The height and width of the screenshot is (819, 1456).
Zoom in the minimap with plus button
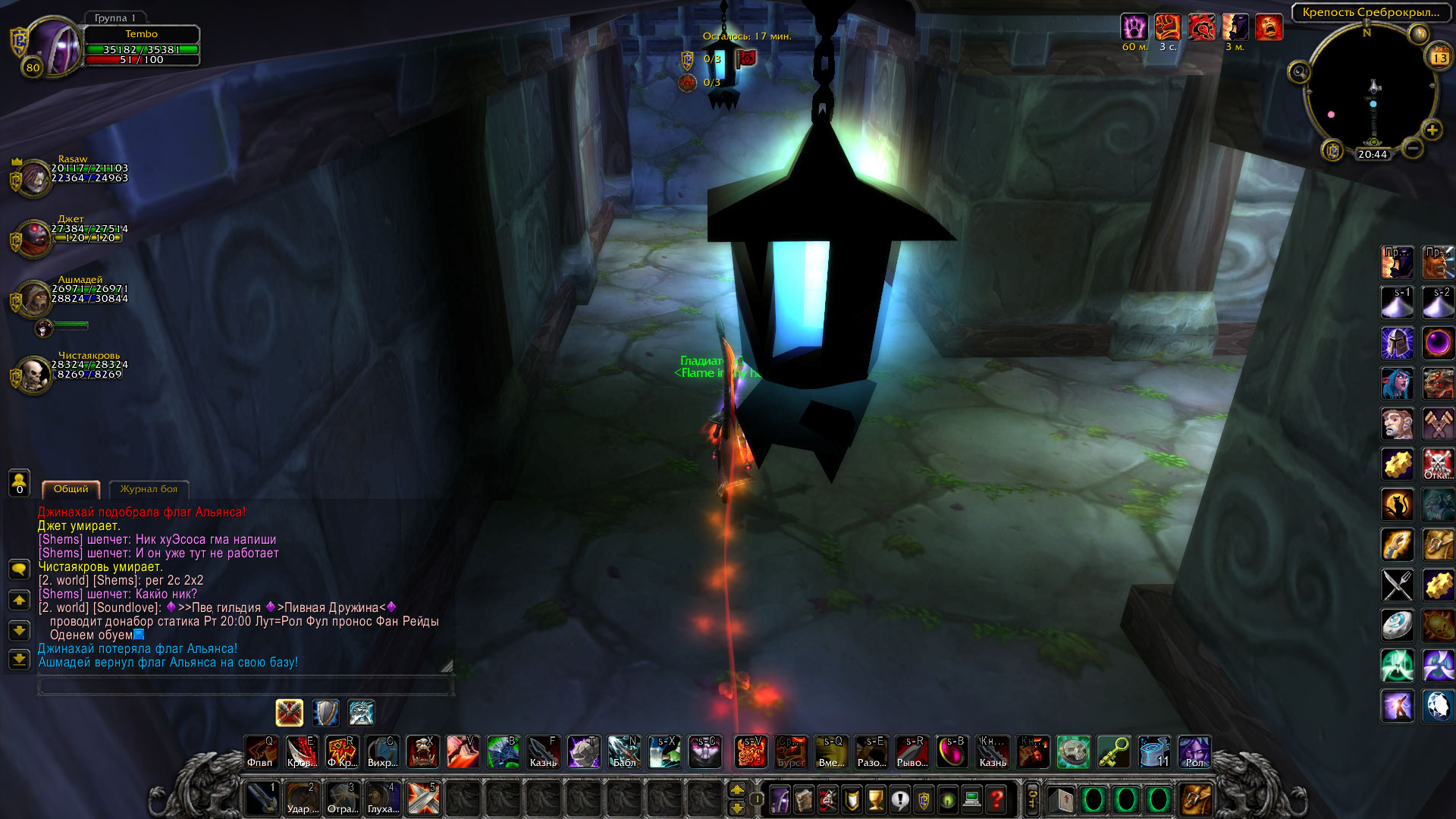click(1432, 130)
